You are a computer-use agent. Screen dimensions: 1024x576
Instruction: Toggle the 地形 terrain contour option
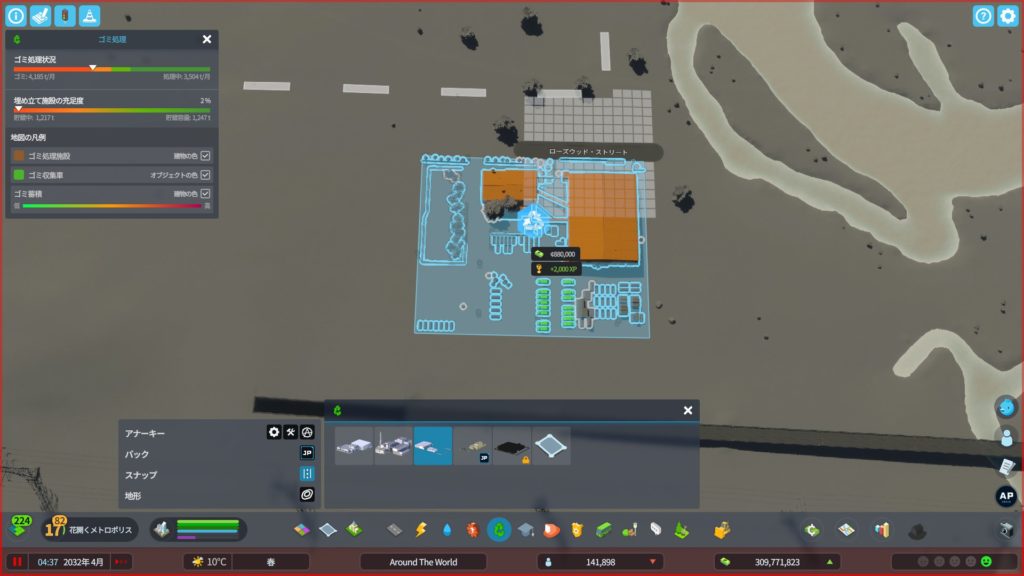[x=307, y=494]
